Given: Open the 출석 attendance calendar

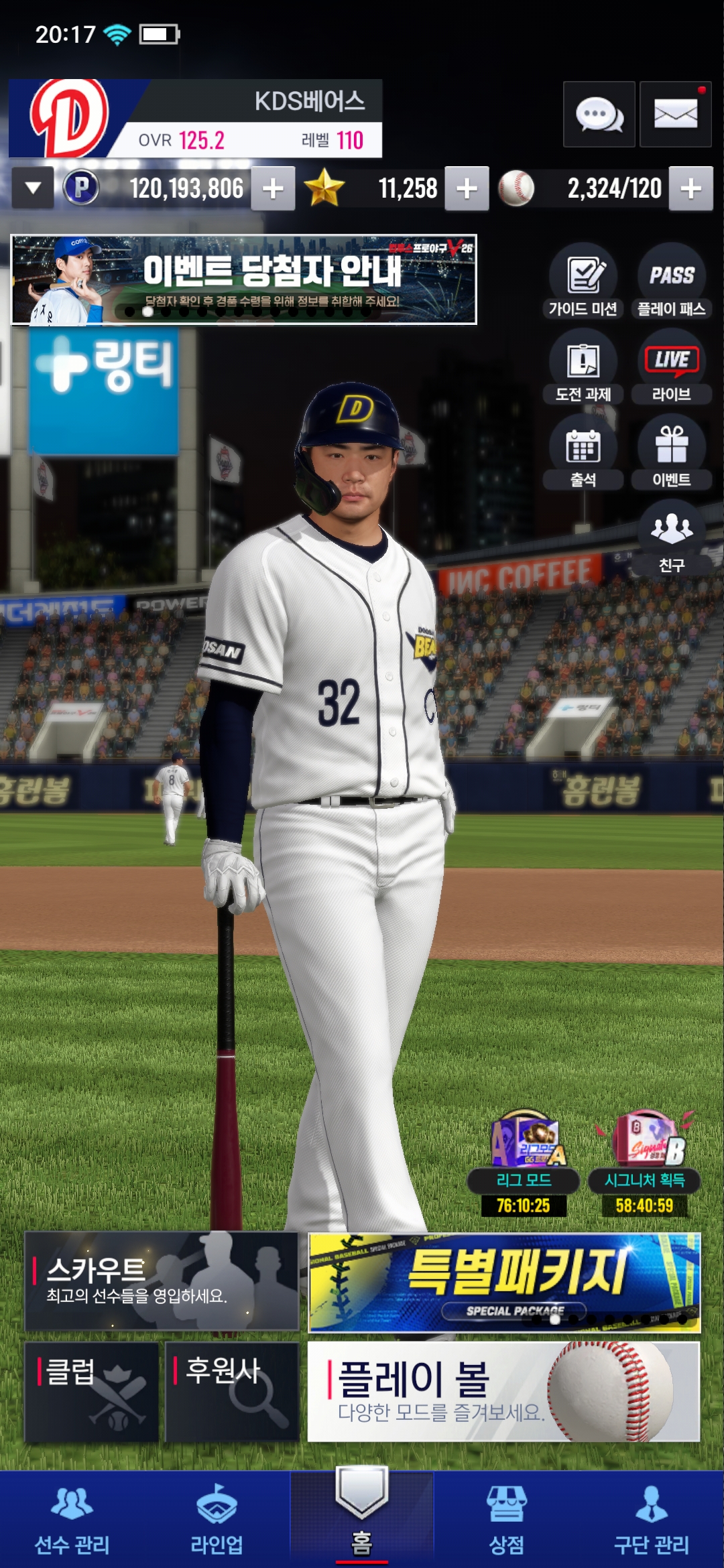Looking at the screenshot, I should pos(583,453).
